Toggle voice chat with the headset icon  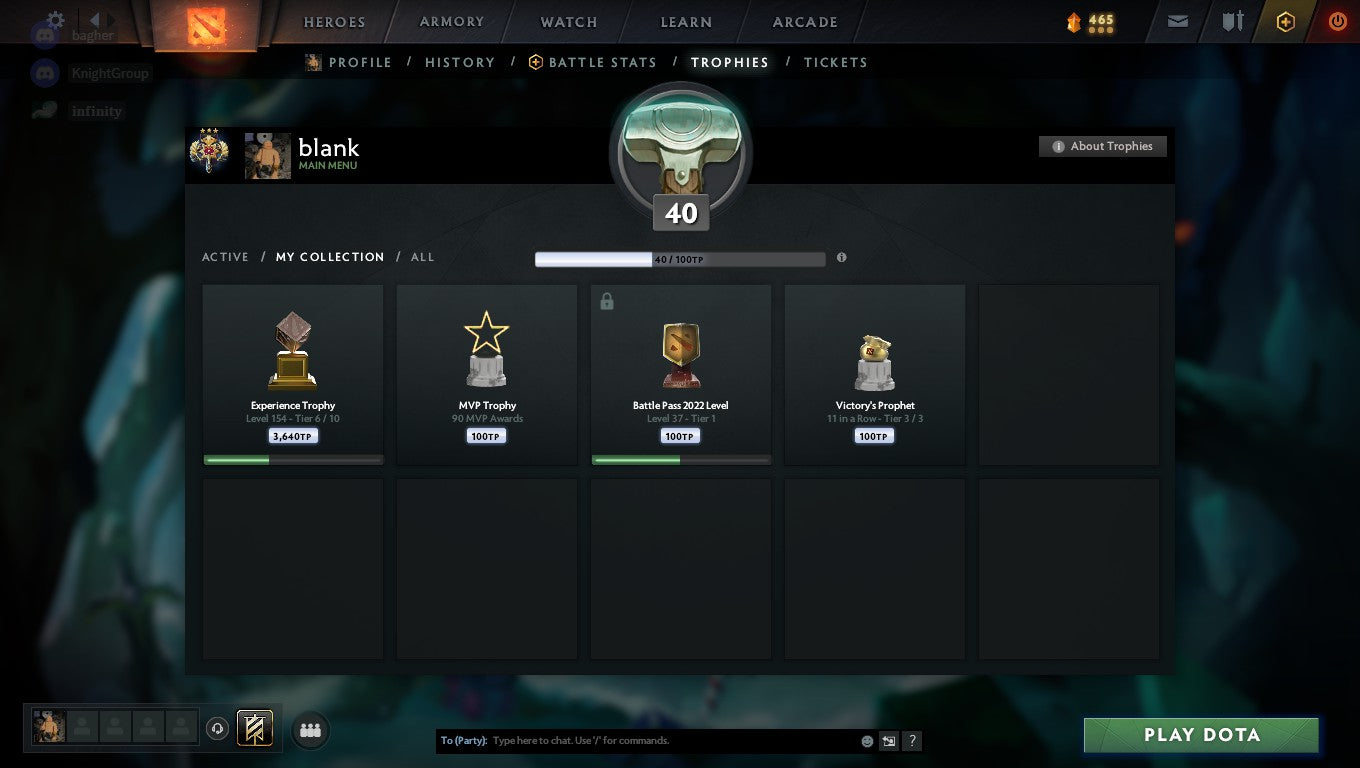pos(218,728)
